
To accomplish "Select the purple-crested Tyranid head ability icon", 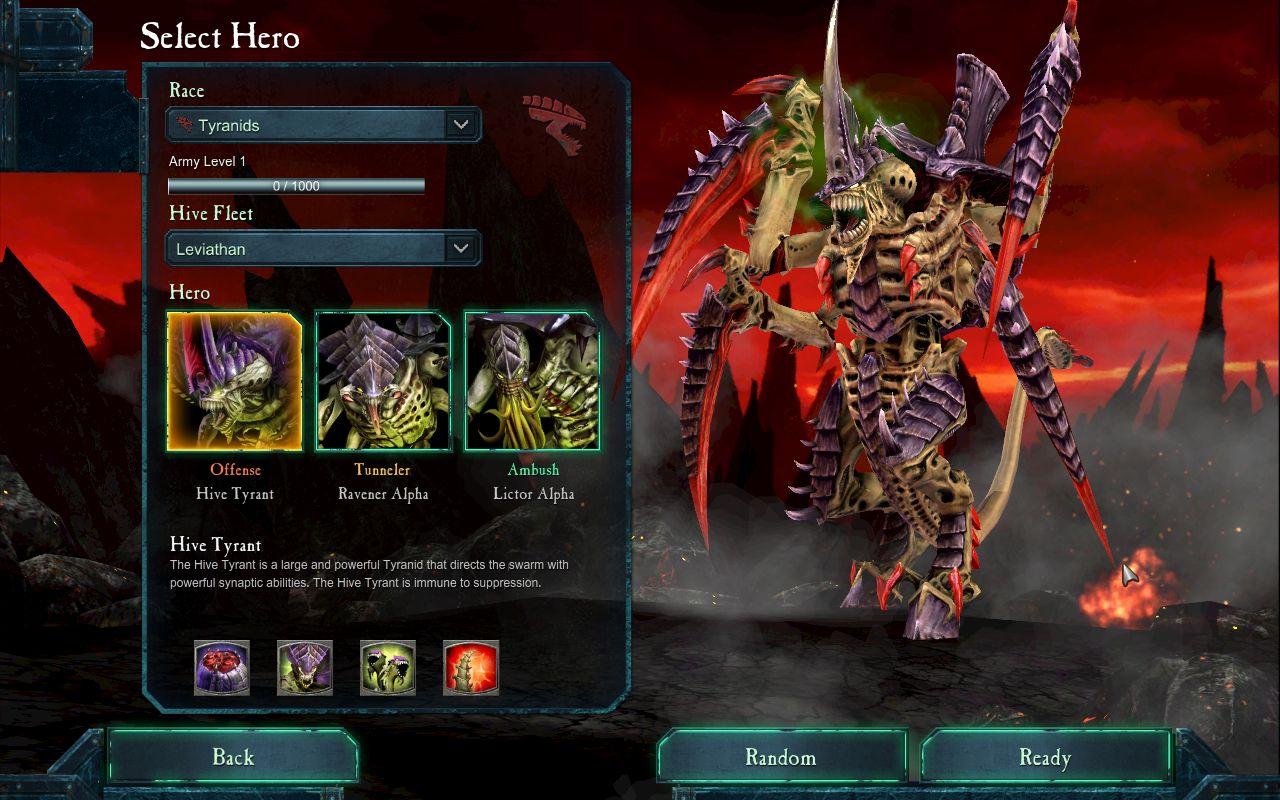I will pos(305,668).
